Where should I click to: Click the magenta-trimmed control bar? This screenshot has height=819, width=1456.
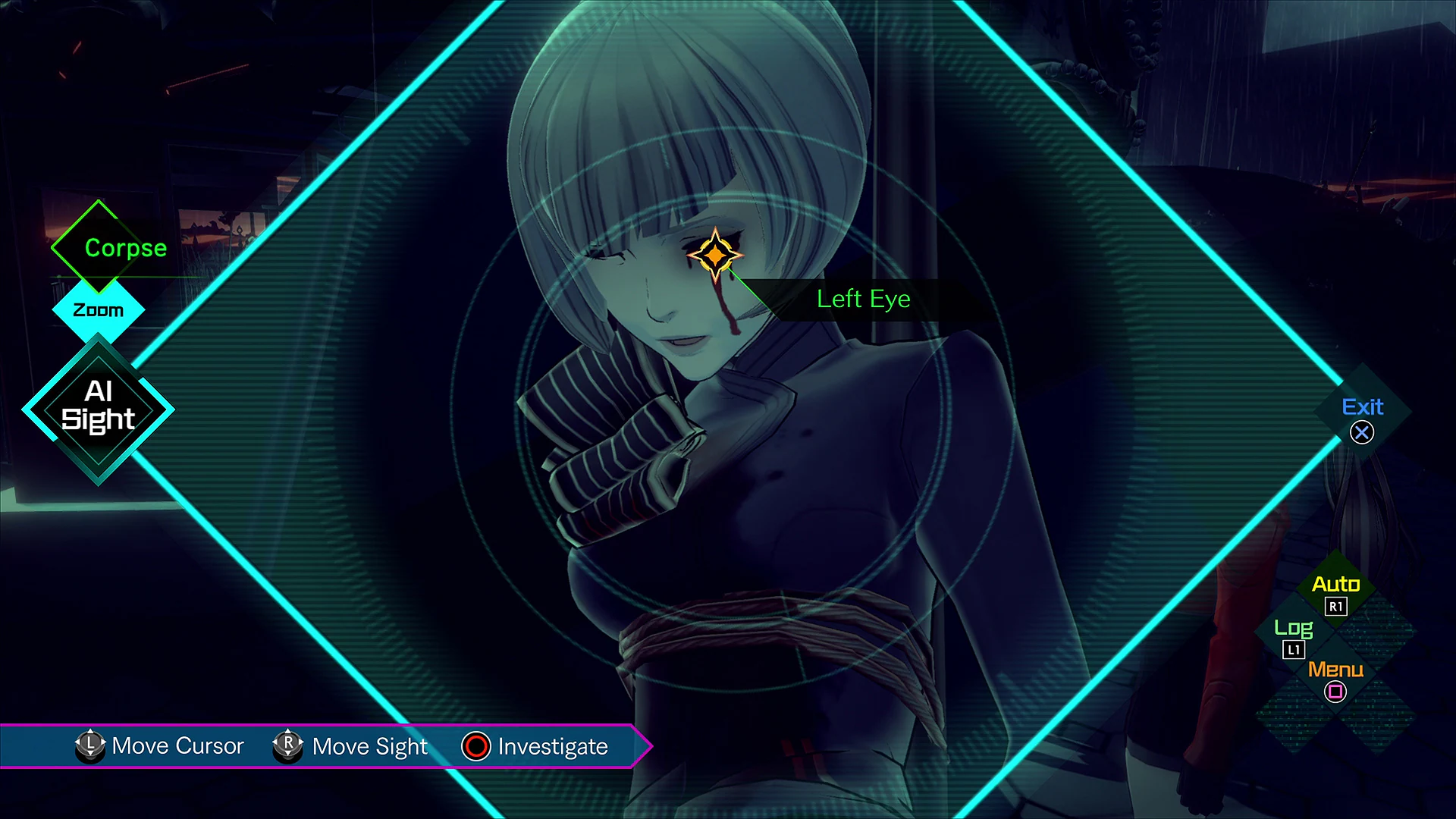point(326,746)
